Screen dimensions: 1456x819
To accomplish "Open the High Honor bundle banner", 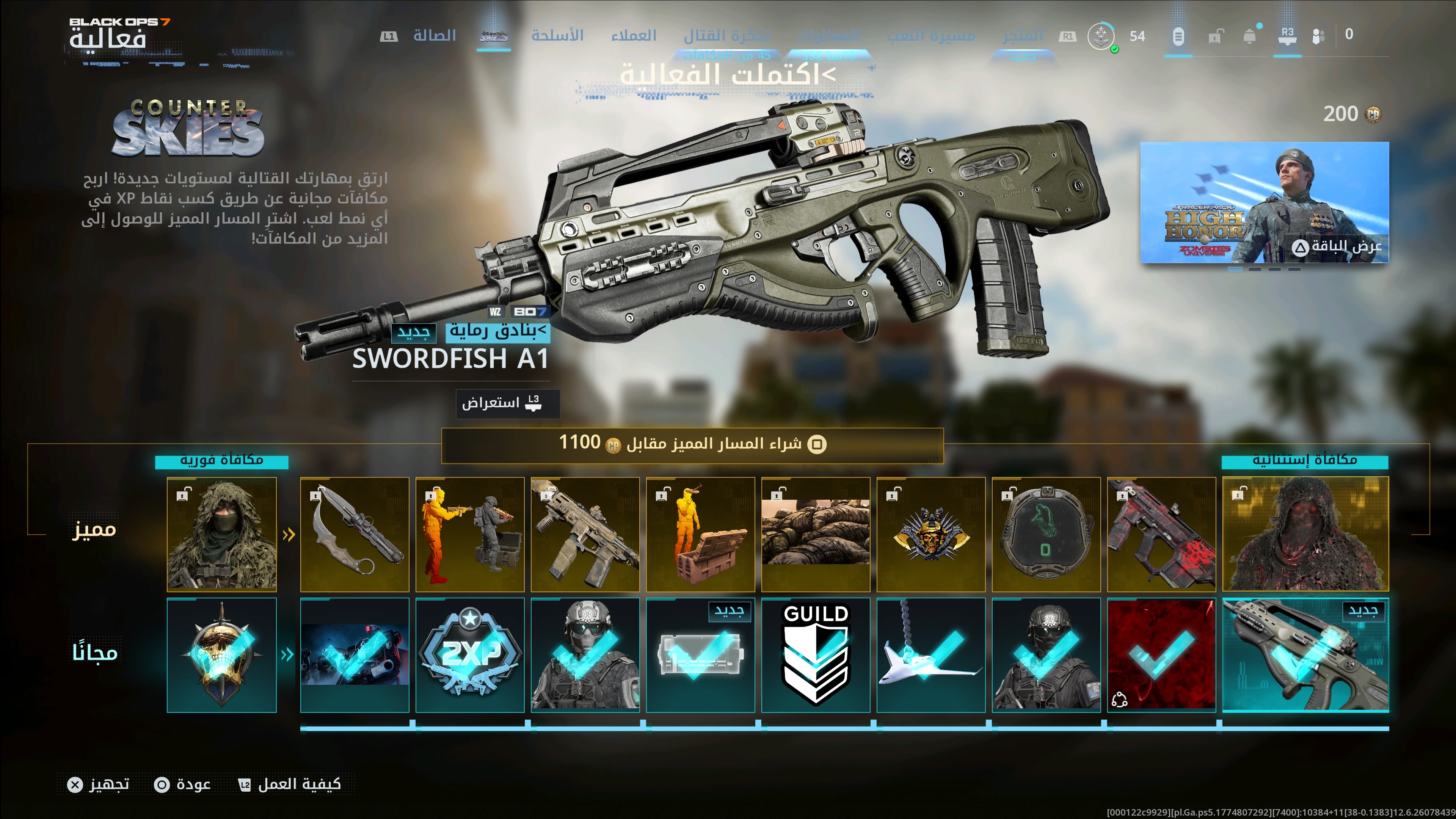I will tap(1265, 202).
